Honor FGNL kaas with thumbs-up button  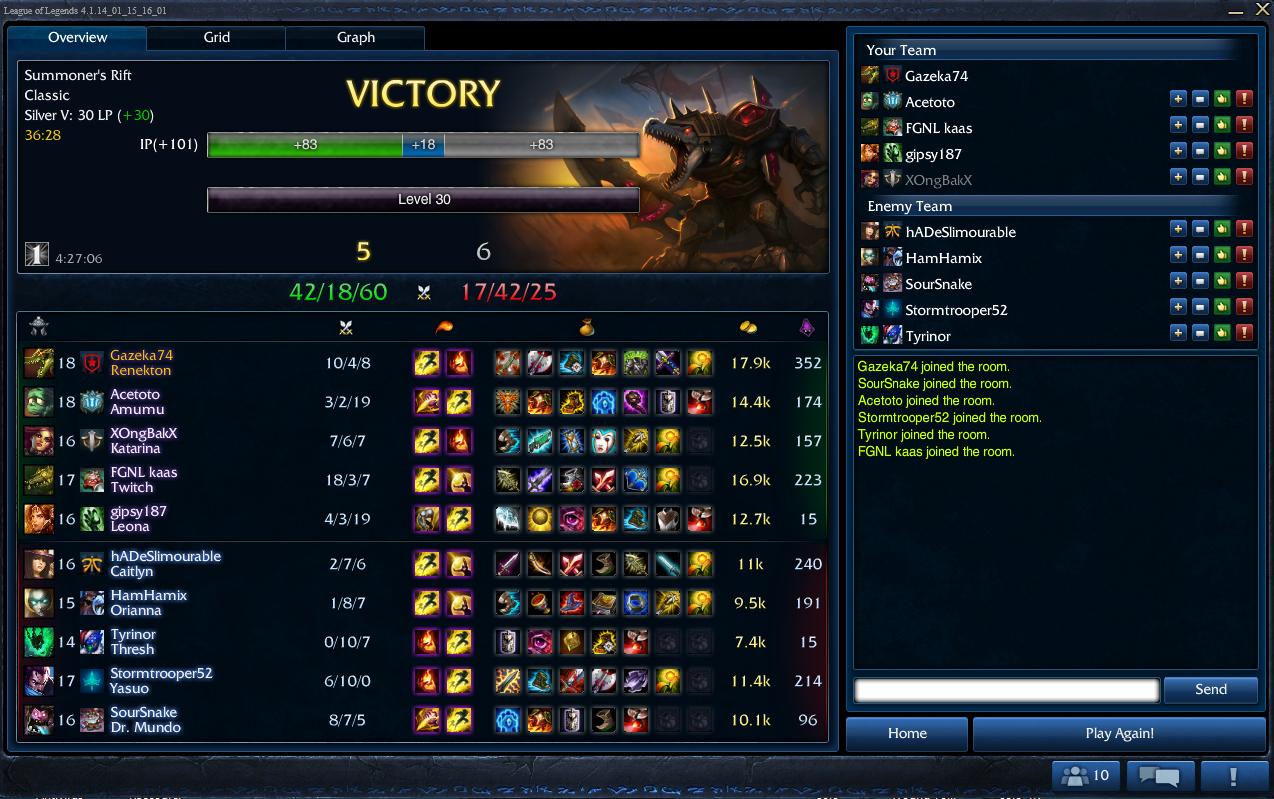pyautogui.click(x=1222, y=125)
